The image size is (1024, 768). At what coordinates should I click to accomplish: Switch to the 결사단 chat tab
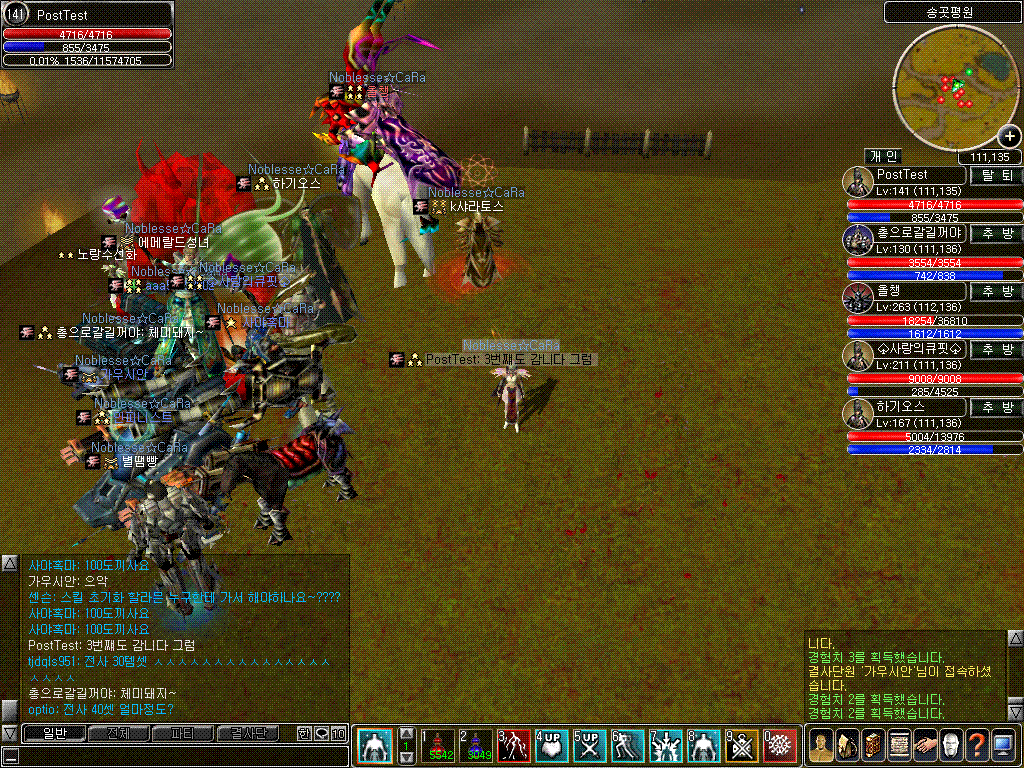247,733
